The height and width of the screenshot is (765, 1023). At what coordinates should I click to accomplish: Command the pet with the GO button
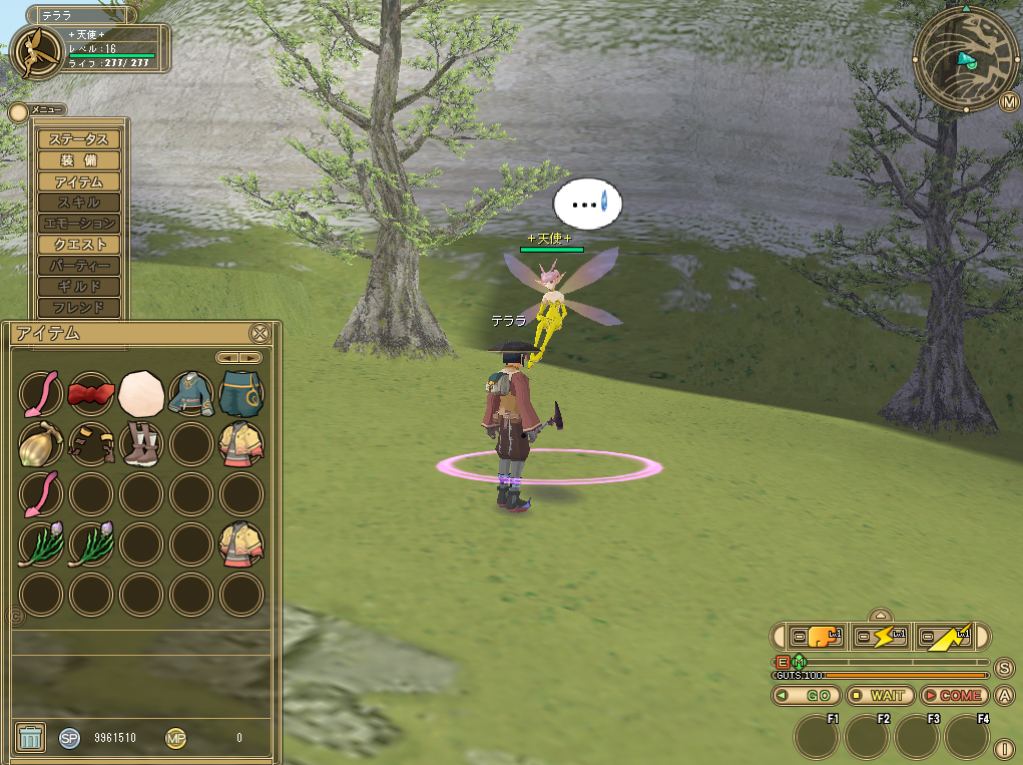coord(806,695)
